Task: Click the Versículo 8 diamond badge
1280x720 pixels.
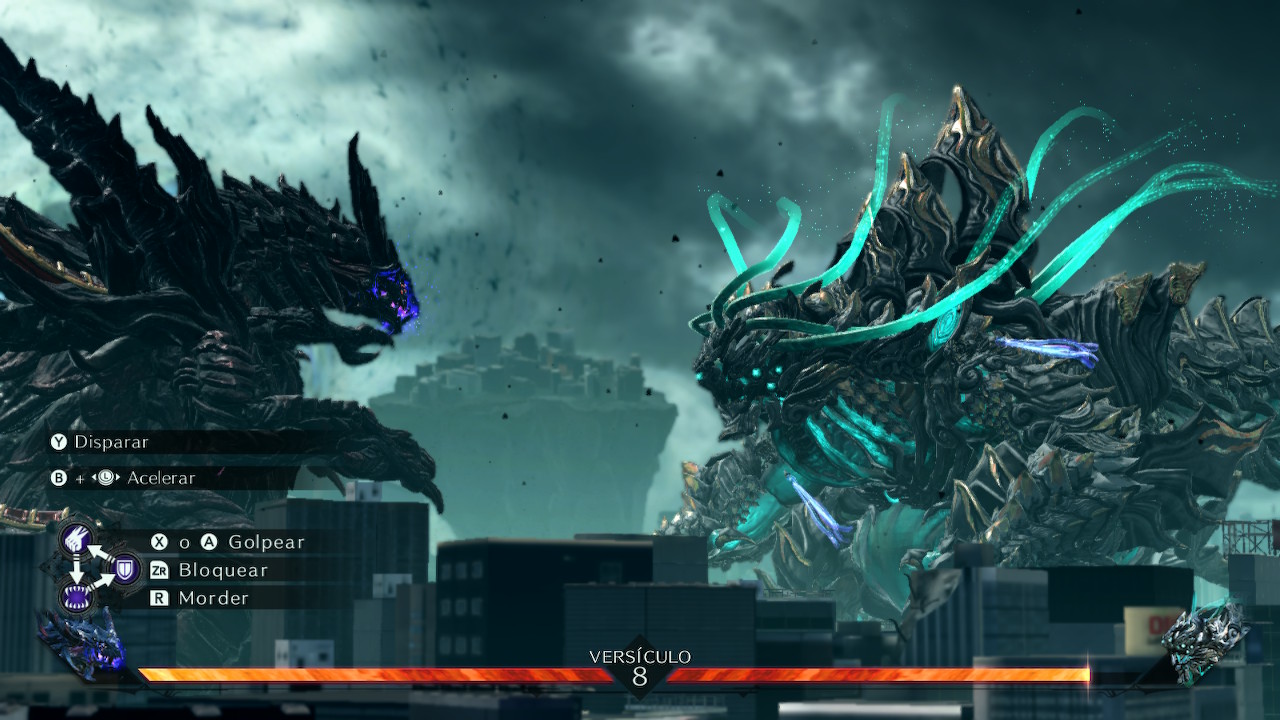Action: click(x=640, y=674)
